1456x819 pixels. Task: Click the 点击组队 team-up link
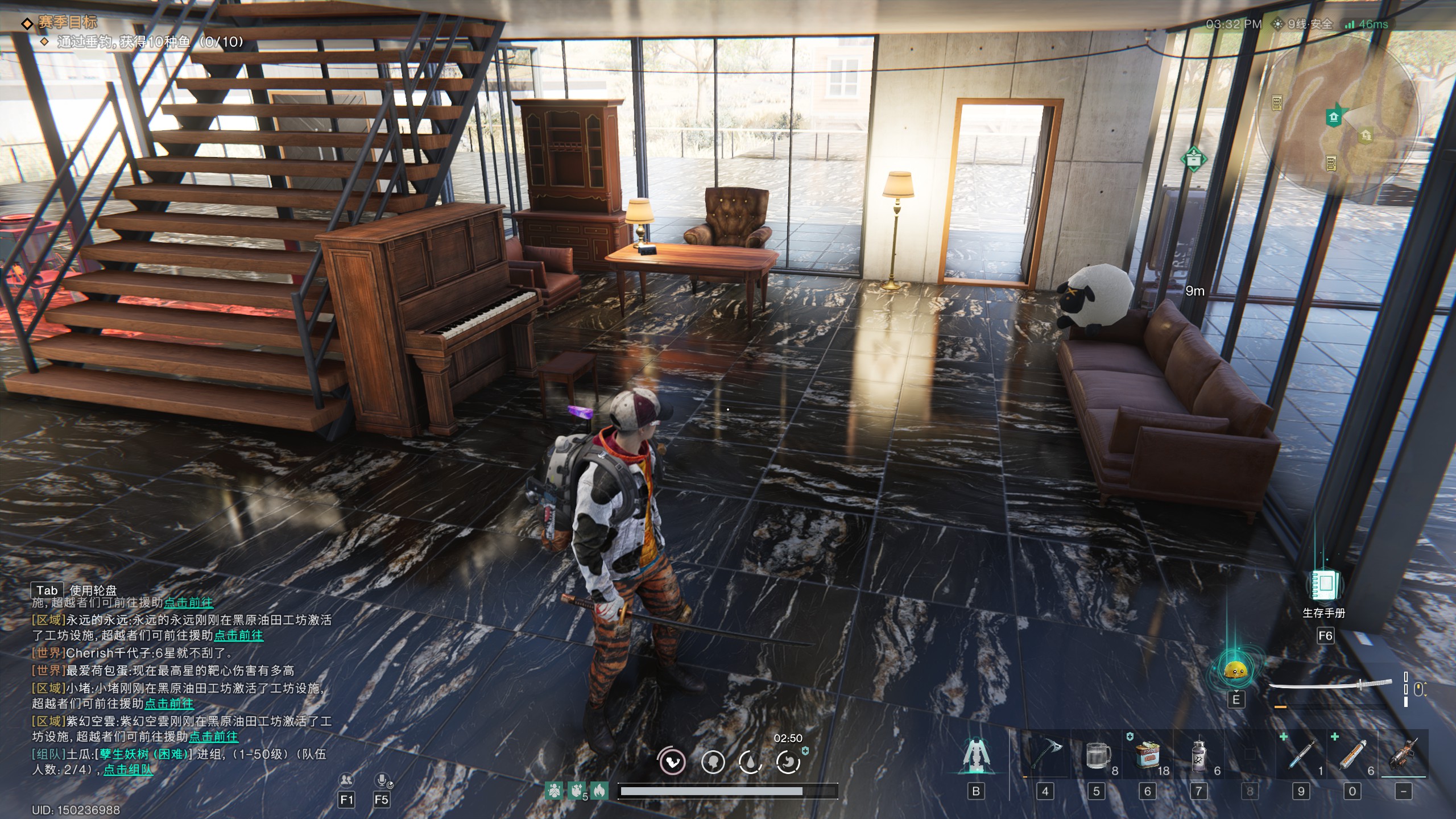[x=128, y=770]
